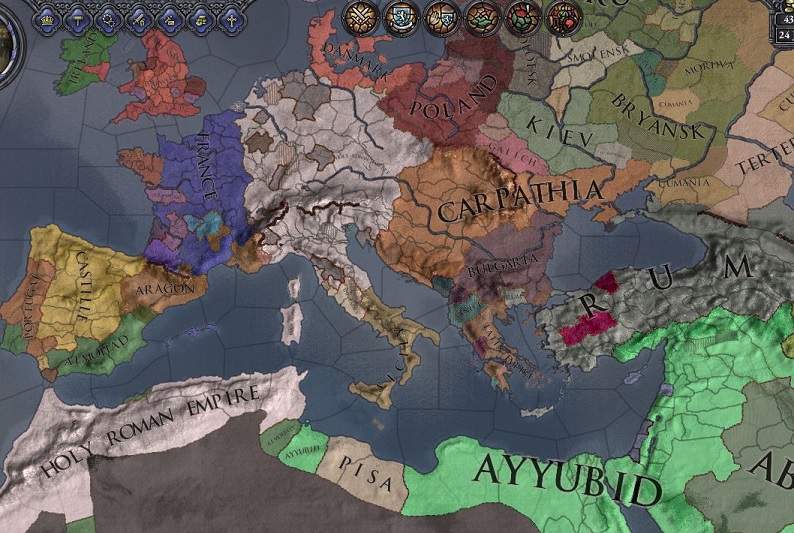The height and width of the screenshot is (533, 794).
Task: Switch to the cross icon religion tab
Action: tap(231, 20)
